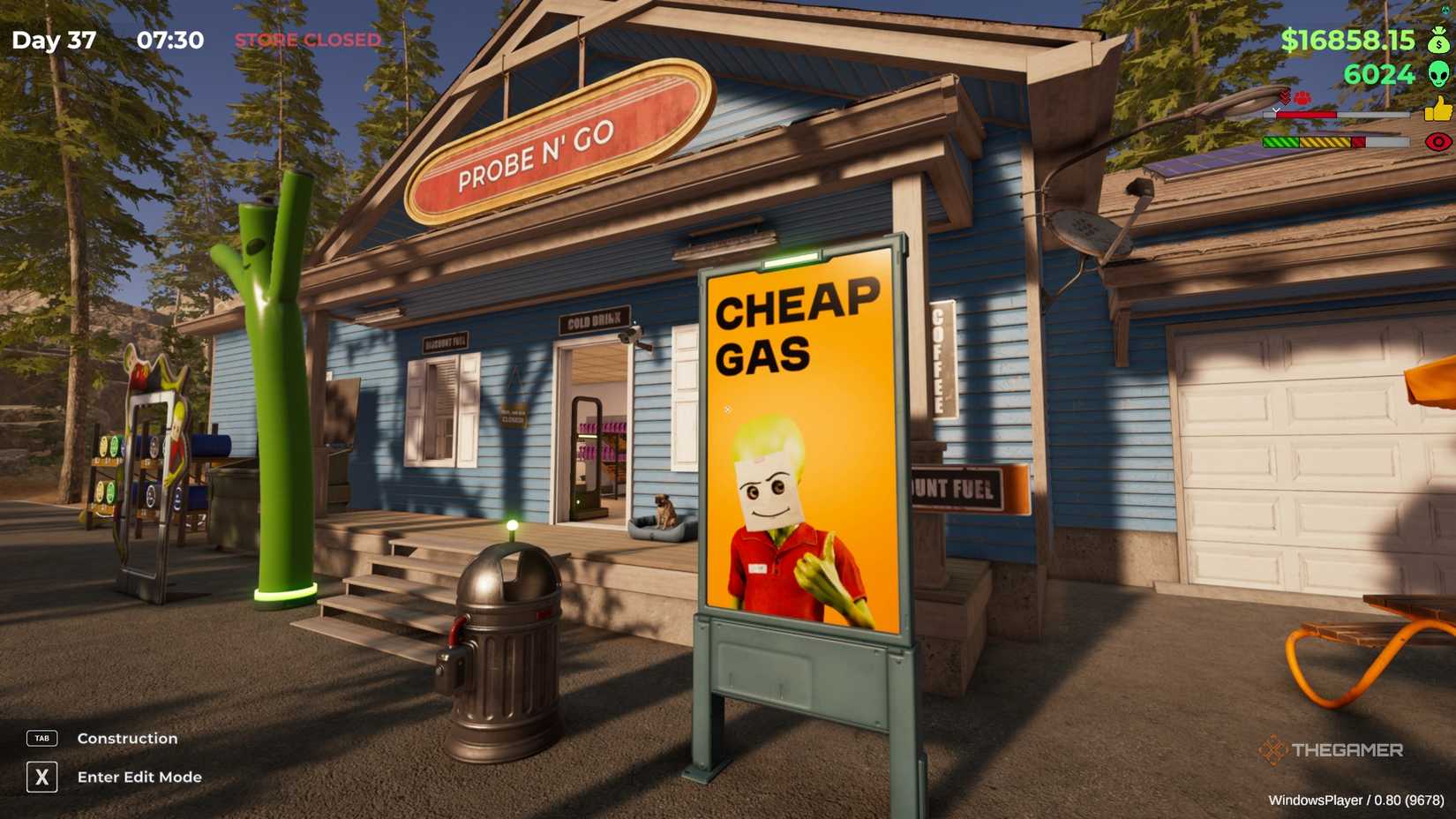The image size is (1456, 819).
Task: Click the Day 37 label
Action: click(x=55, y=40)
